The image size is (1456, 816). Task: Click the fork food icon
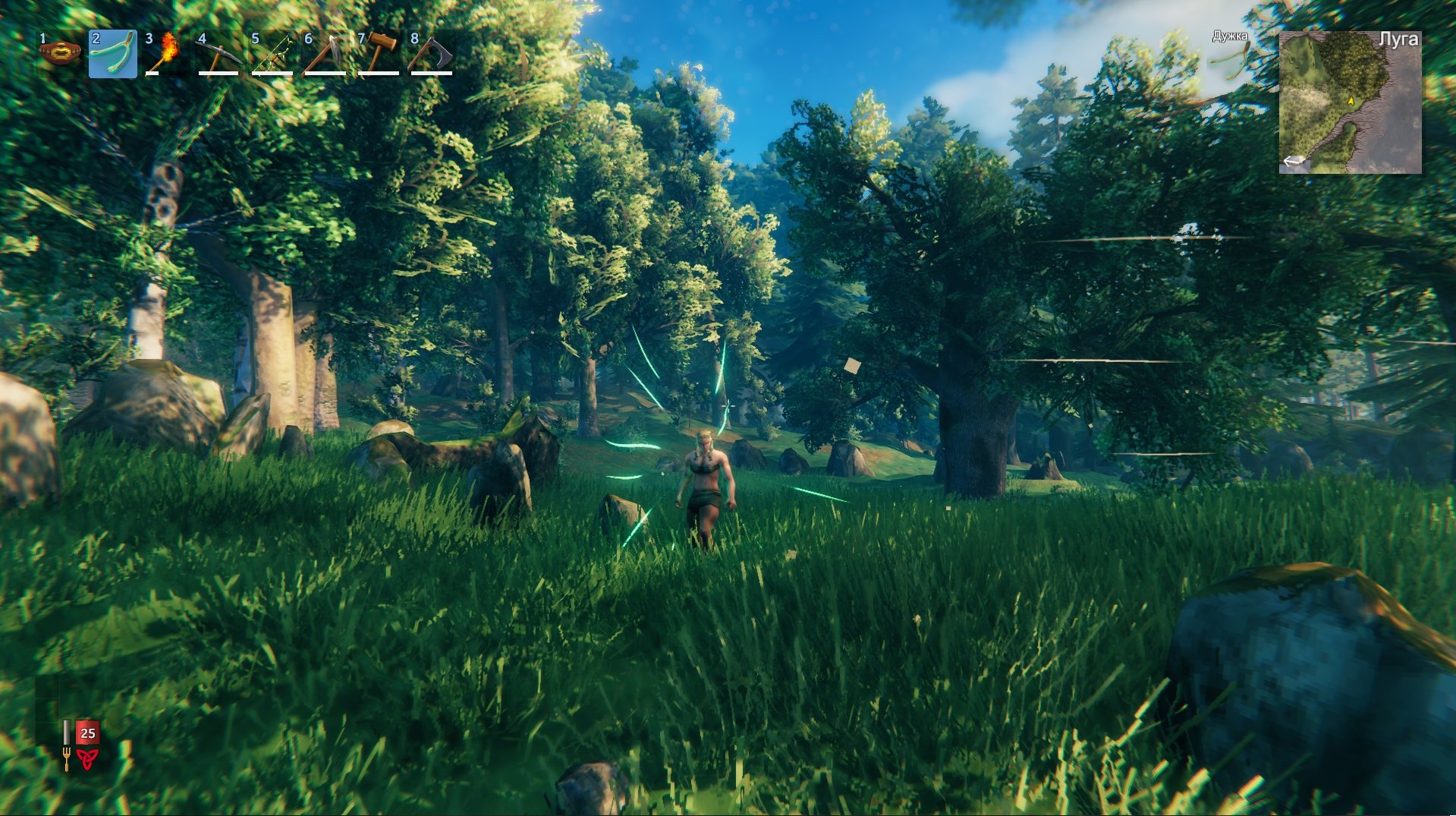click(x=67, y=757)
